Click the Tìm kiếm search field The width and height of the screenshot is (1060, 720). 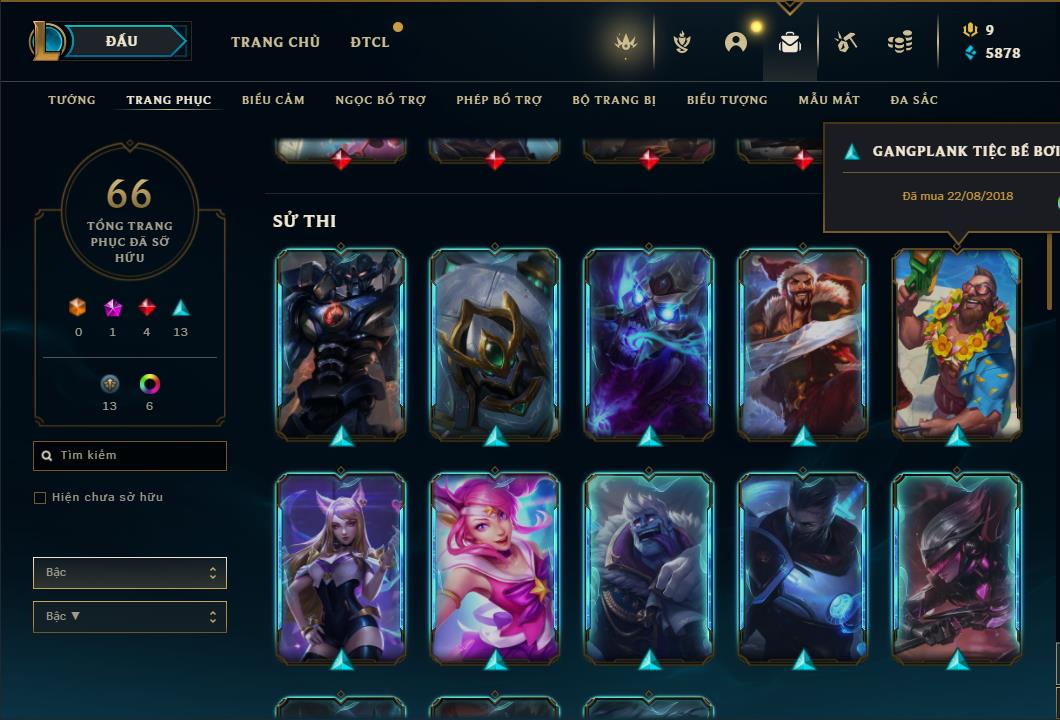coord(130,456)
